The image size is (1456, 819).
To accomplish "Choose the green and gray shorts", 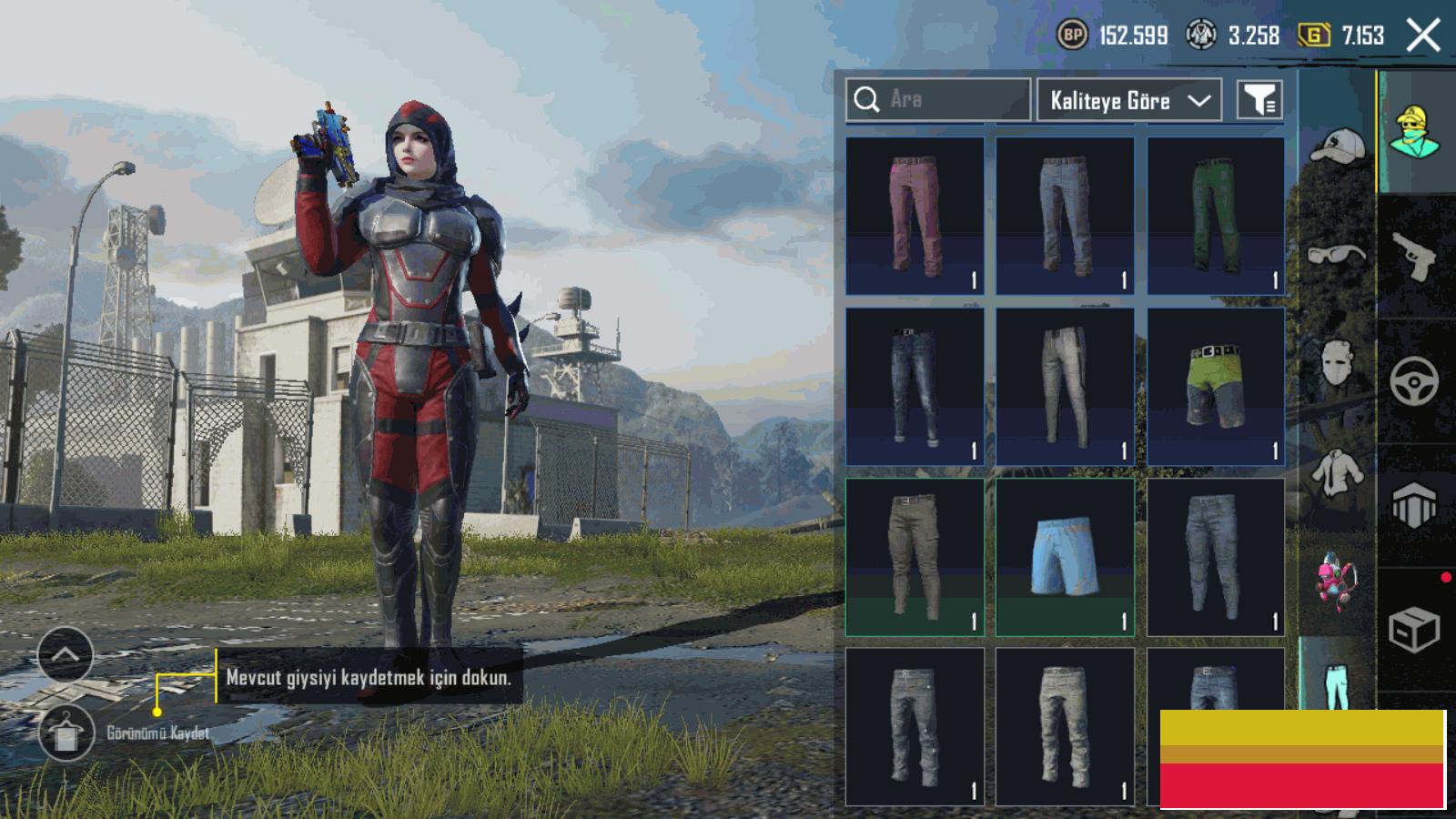I will [1216, 386].
